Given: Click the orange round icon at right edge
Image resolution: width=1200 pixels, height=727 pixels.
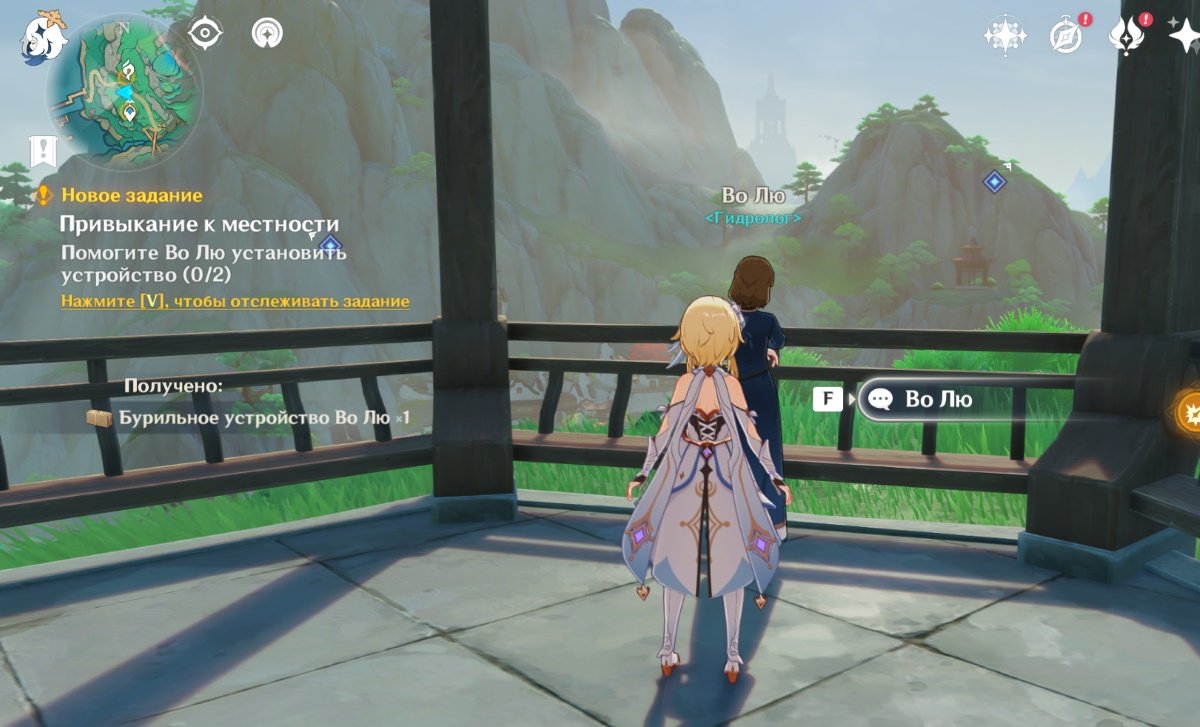Looking at the screenshot, I should [1190, 411].
